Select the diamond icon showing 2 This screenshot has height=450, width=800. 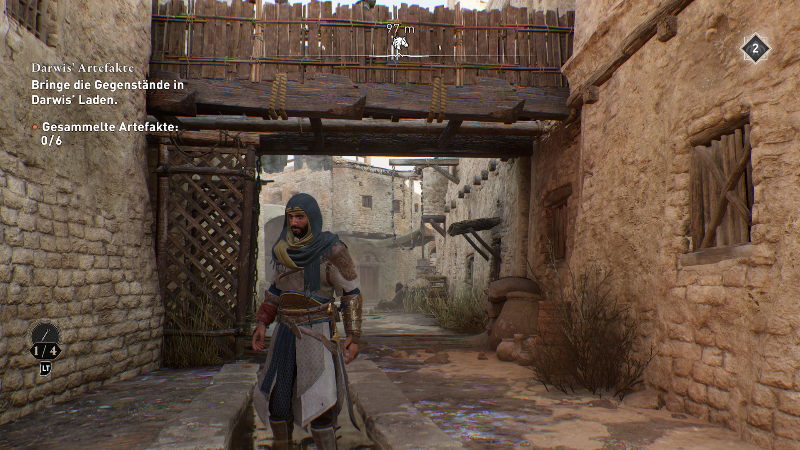[x=755, y=48]
